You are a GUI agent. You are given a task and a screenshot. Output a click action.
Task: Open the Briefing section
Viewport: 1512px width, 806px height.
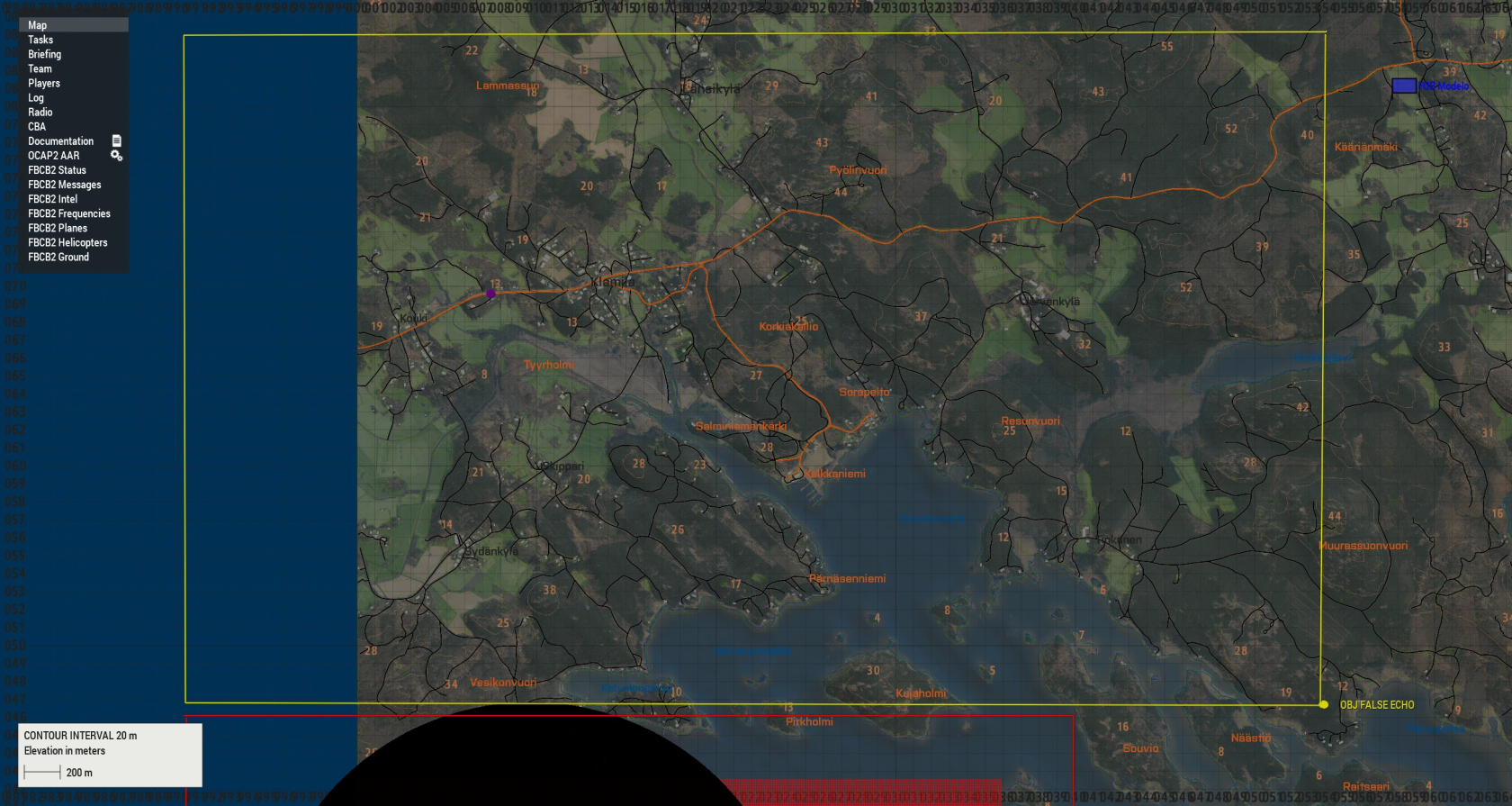[44, 54]
